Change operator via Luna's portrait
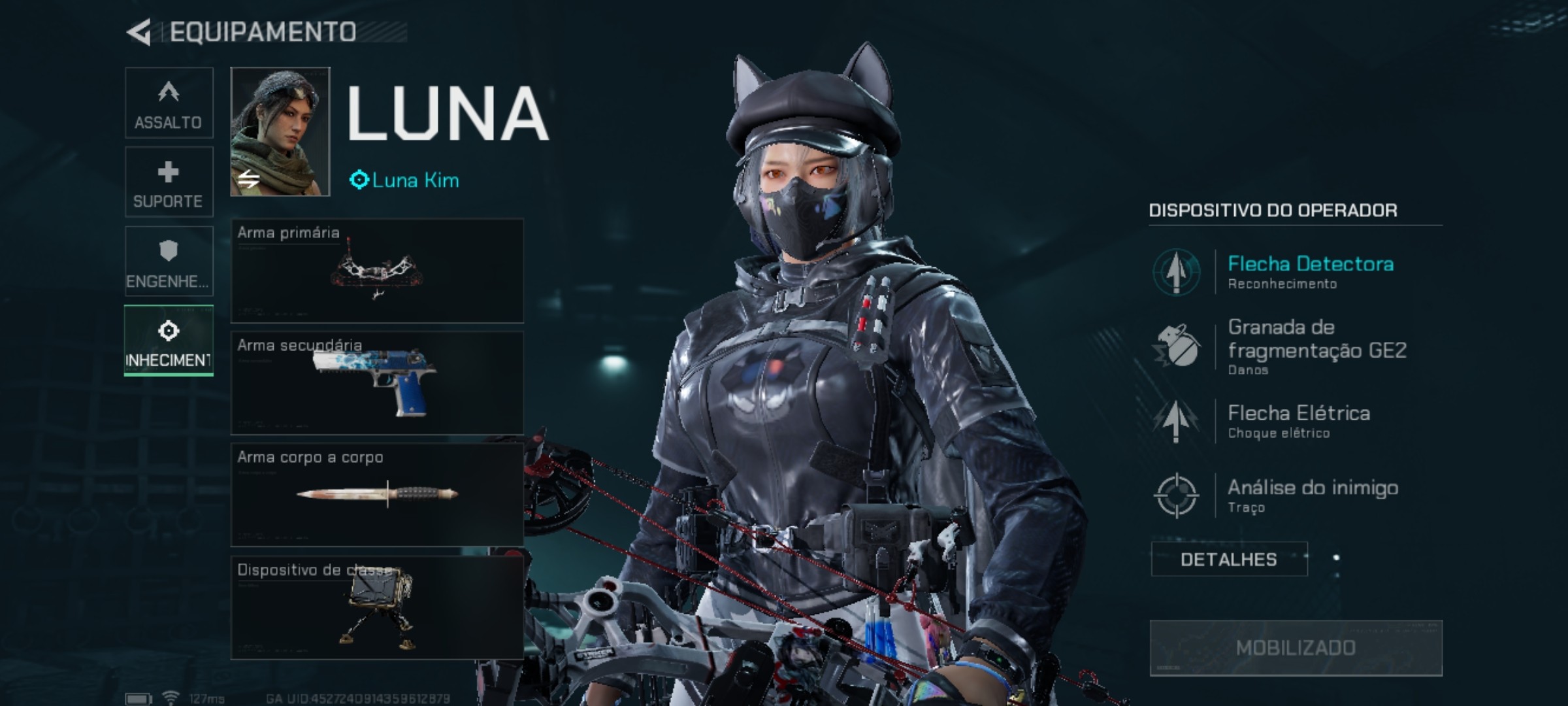The width and height of the screenshot is (1568, 706). pyautogui.click(x=280, y=131)
